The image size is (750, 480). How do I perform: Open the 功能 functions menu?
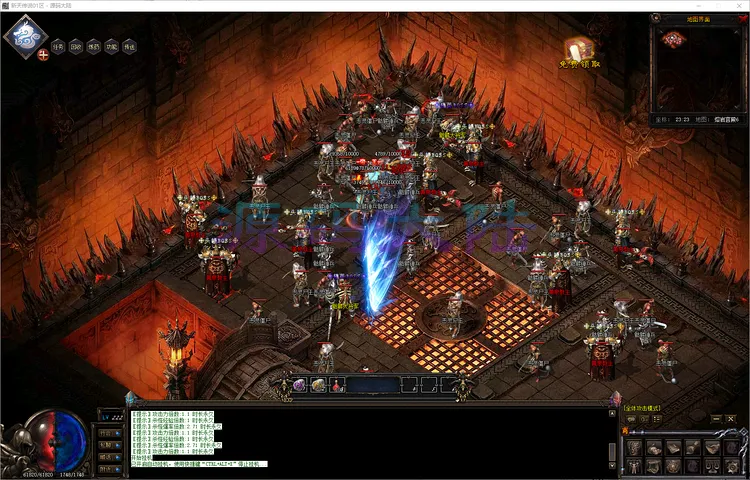[x=112, y=46]
